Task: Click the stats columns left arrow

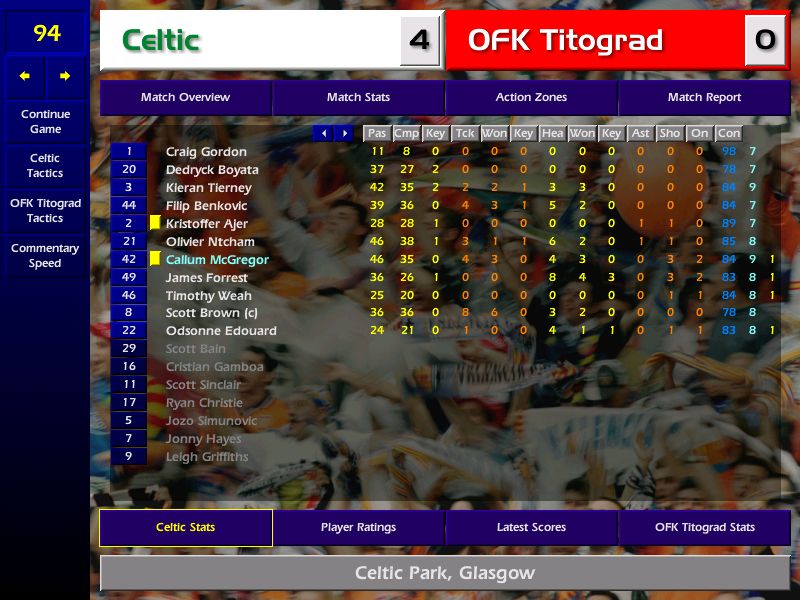Action: point(323,133)
